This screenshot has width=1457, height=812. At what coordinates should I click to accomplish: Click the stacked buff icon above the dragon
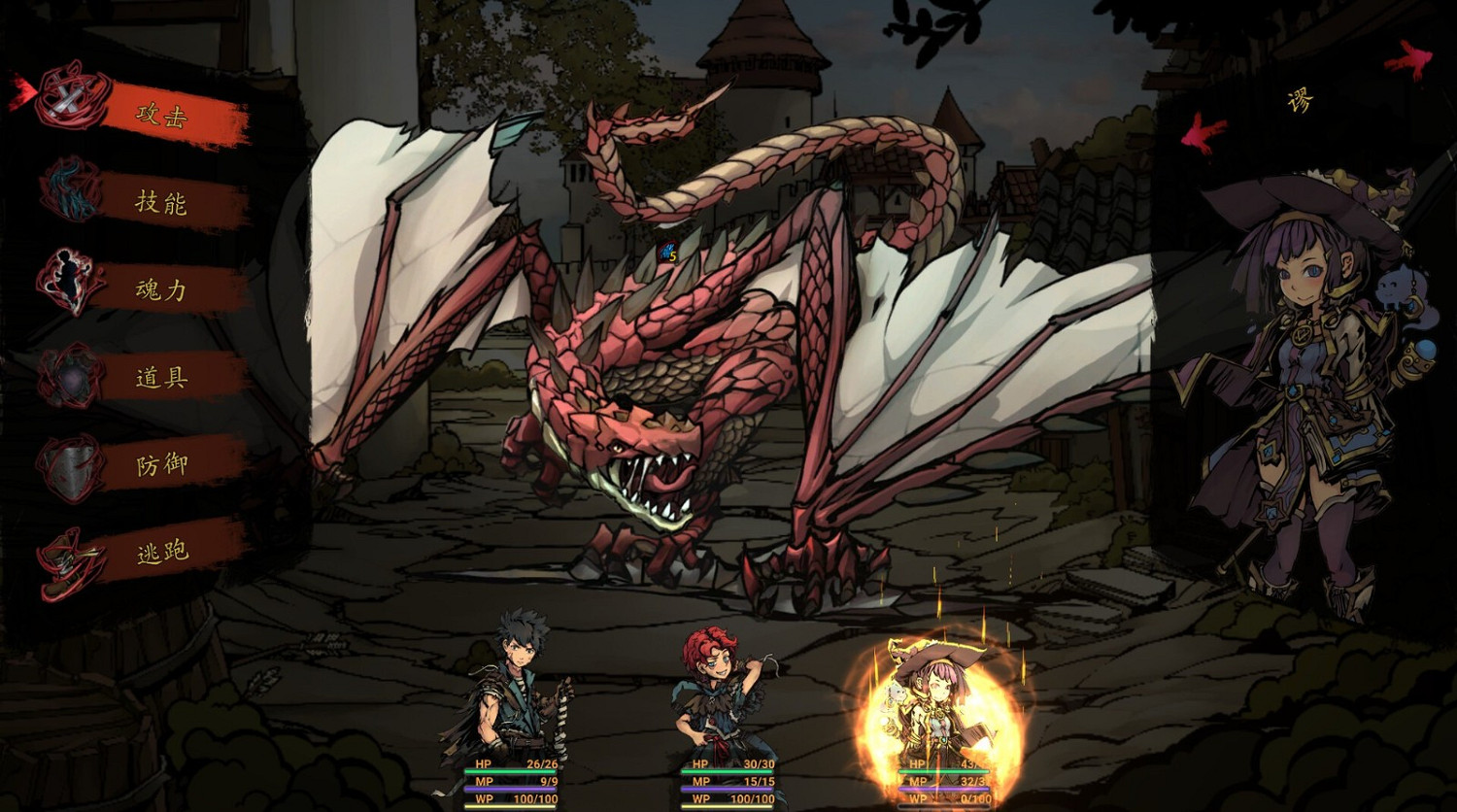click(665, 253)
